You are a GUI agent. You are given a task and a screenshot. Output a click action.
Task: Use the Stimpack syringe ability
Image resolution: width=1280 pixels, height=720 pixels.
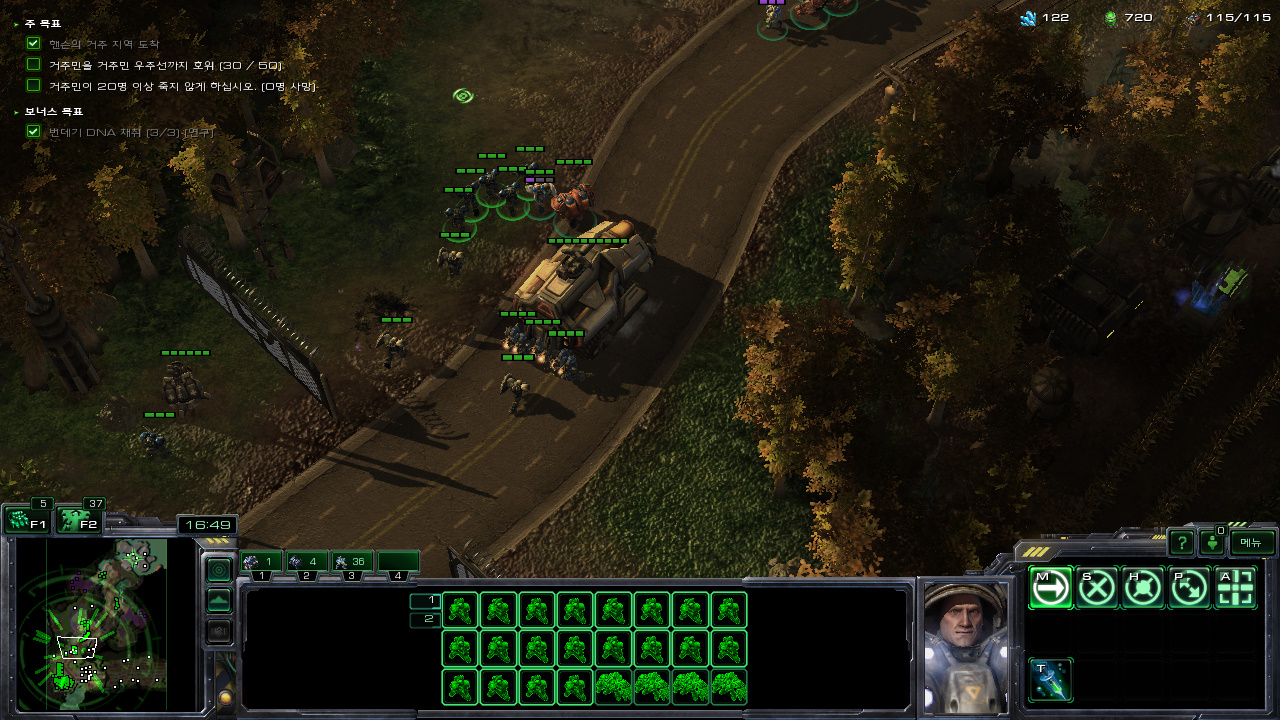point(1050,680)
